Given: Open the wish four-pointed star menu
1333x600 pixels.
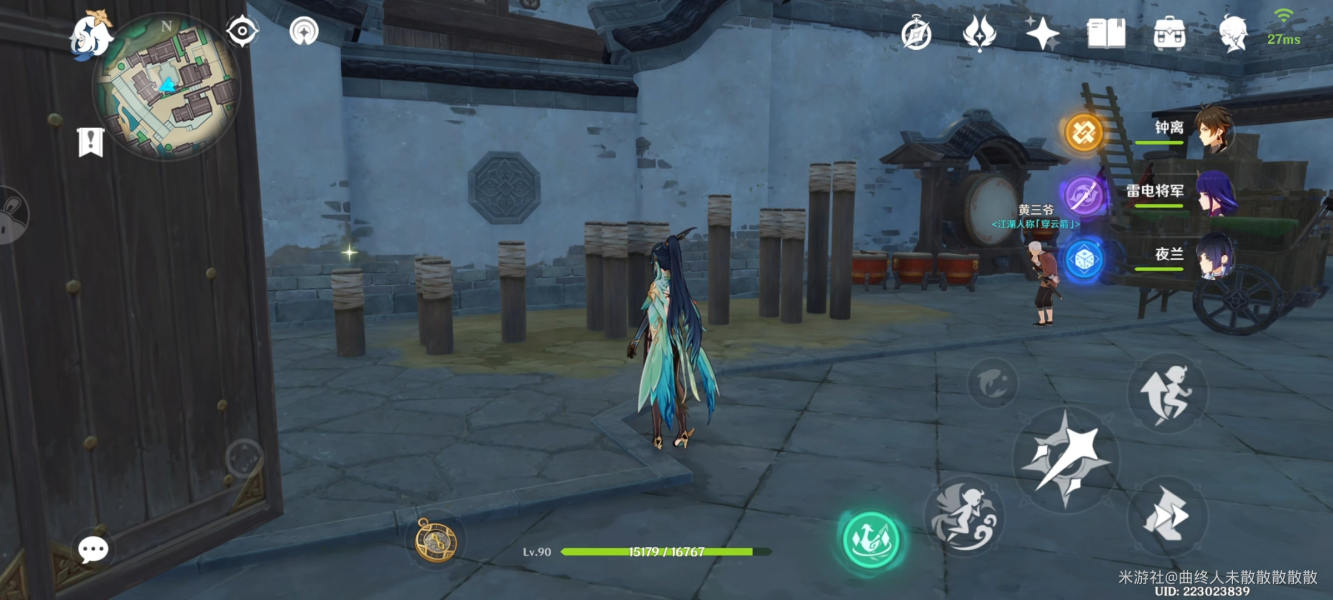Looking at the screenshot, I should [x=1042, y=34].
